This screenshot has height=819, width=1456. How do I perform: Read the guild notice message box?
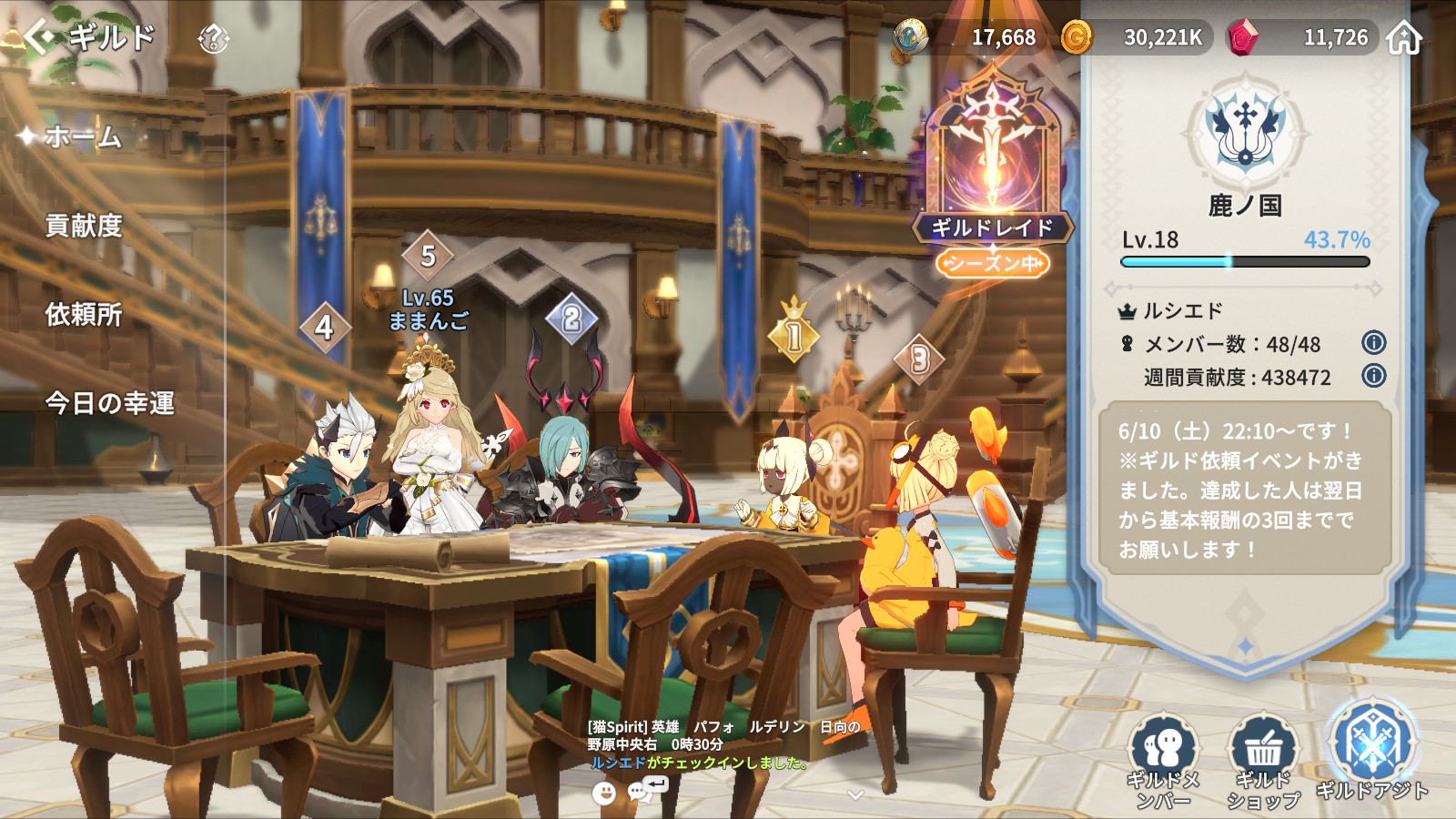[1244, 490]
